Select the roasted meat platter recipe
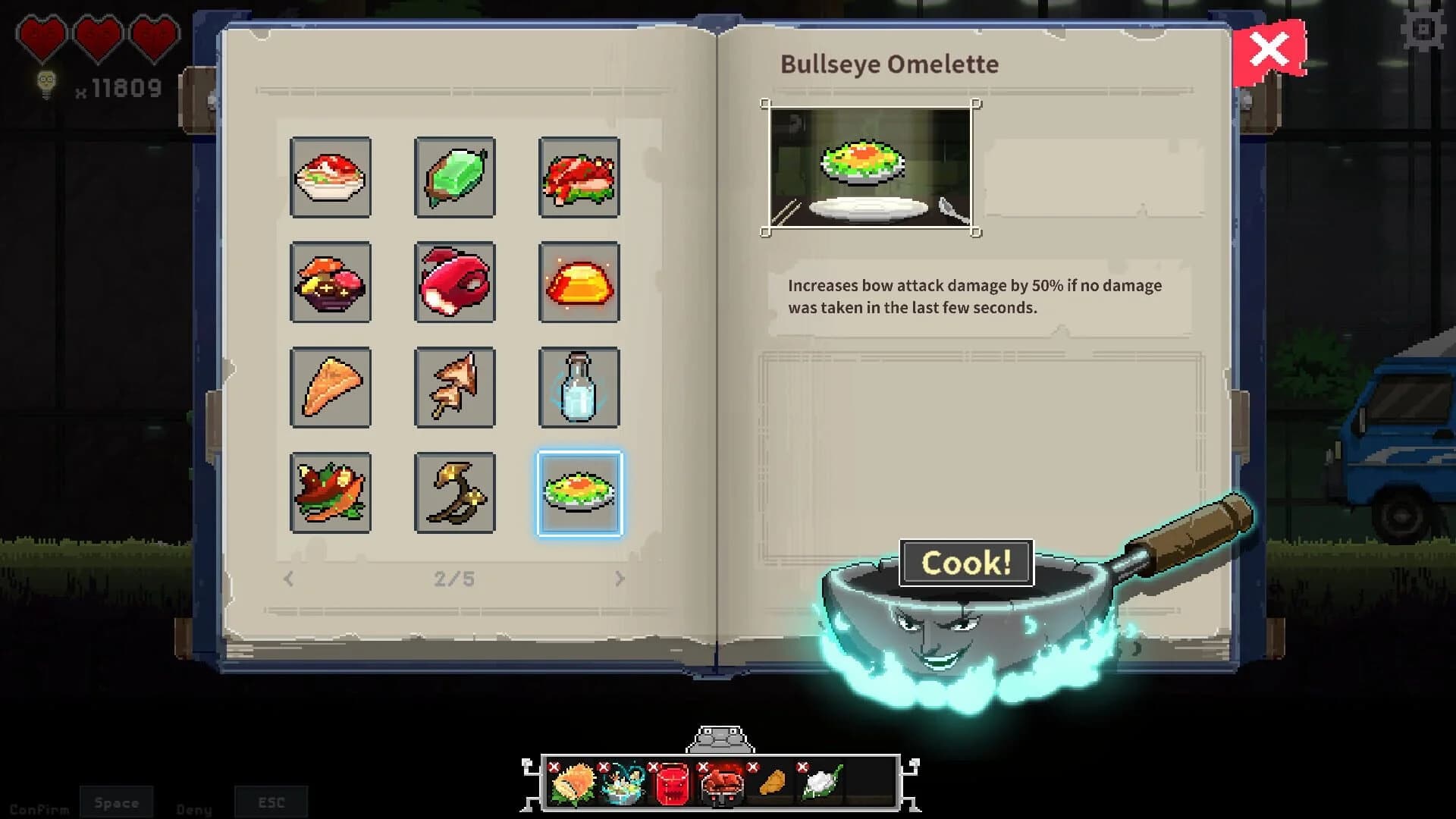Screen dimensions: 1456x819 click(x=579, y=178)
